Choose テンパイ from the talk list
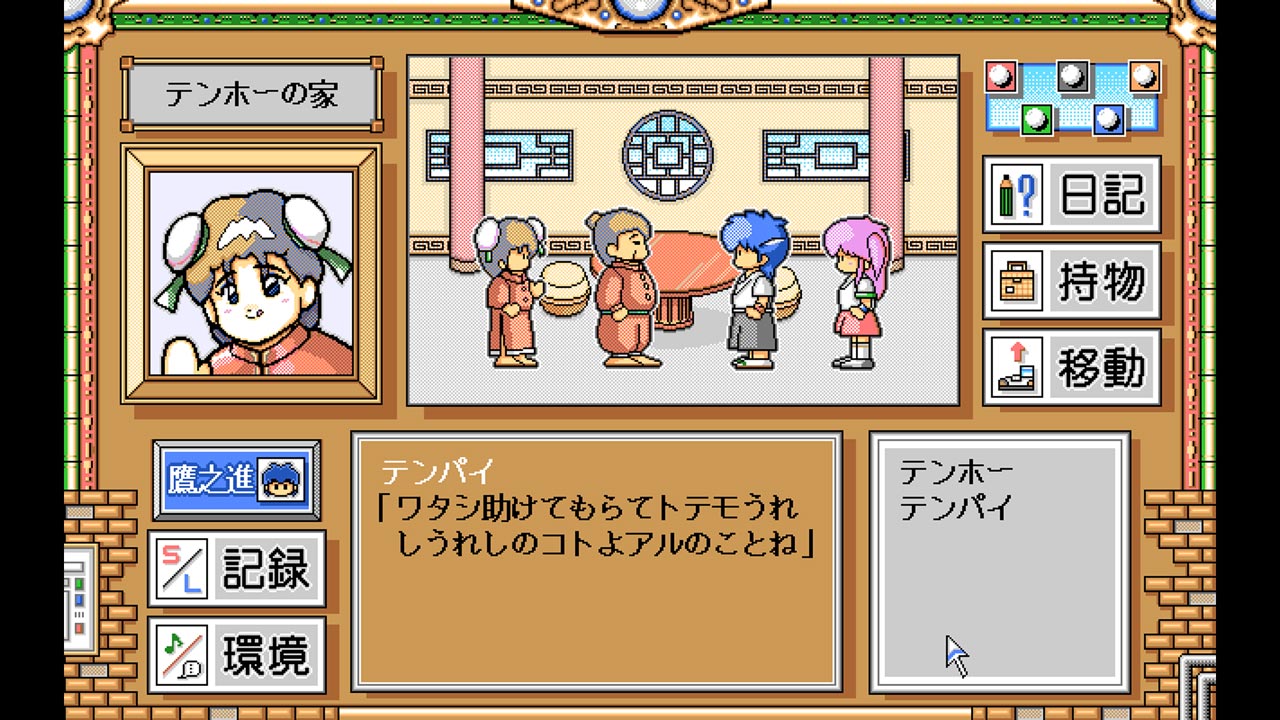 (956, 508)
